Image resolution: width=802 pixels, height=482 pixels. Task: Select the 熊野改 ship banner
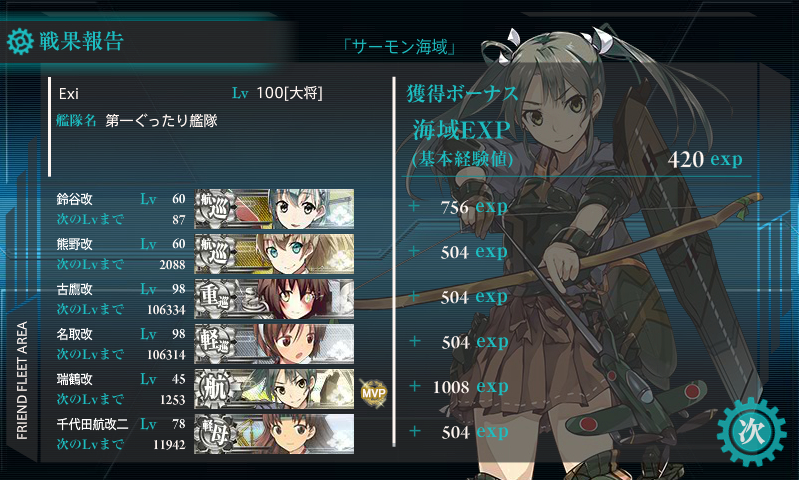[273, 252]
